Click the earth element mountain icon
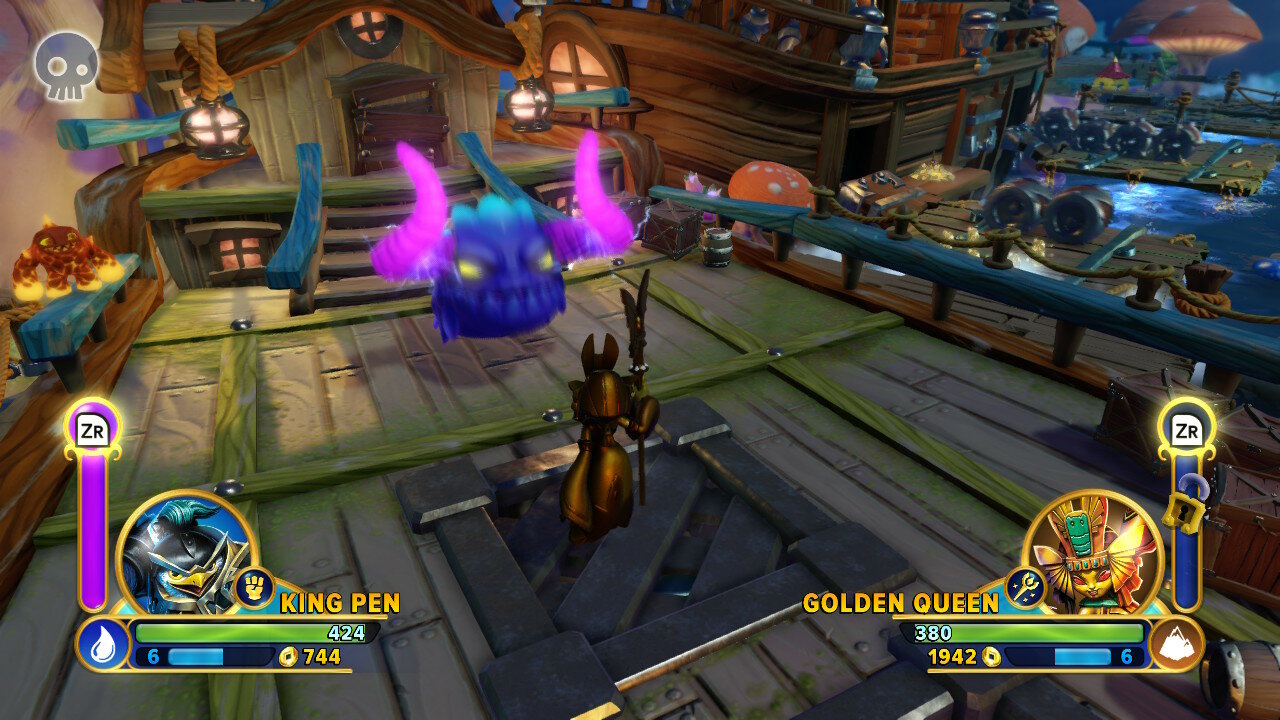The height and width of the screenshot is (720, 1280). click(1175, 644)
